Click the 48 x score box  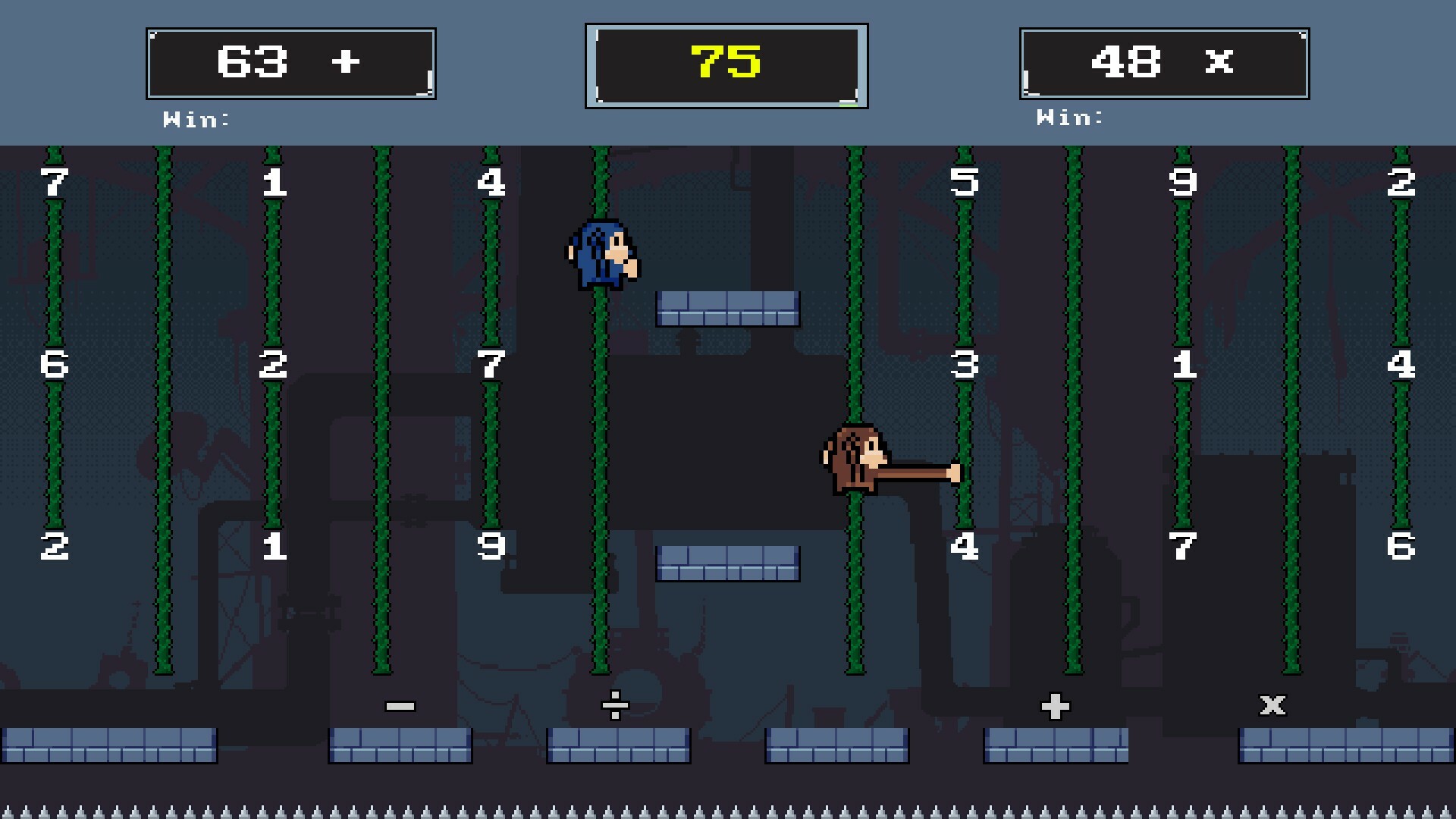[1166, 63]
